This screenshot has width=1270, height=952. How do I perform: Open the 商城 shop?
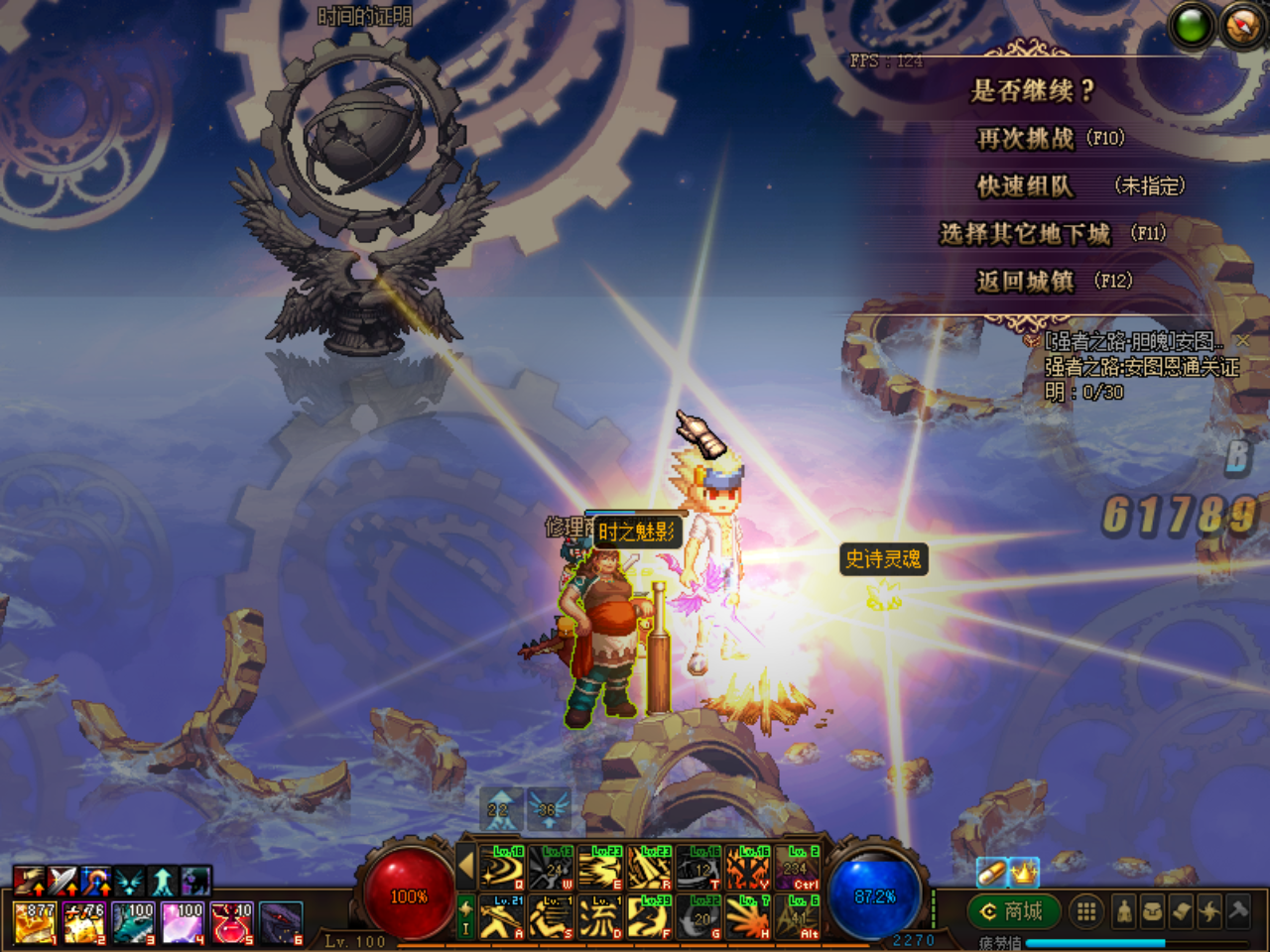click(1012, 910)
